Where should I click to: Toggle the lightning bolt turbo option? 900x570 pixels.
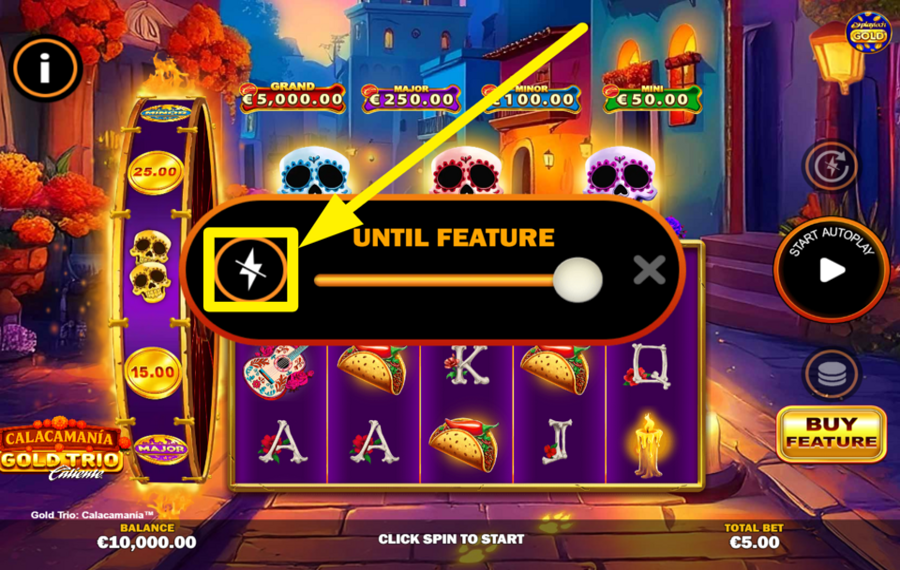click(250, 270)
